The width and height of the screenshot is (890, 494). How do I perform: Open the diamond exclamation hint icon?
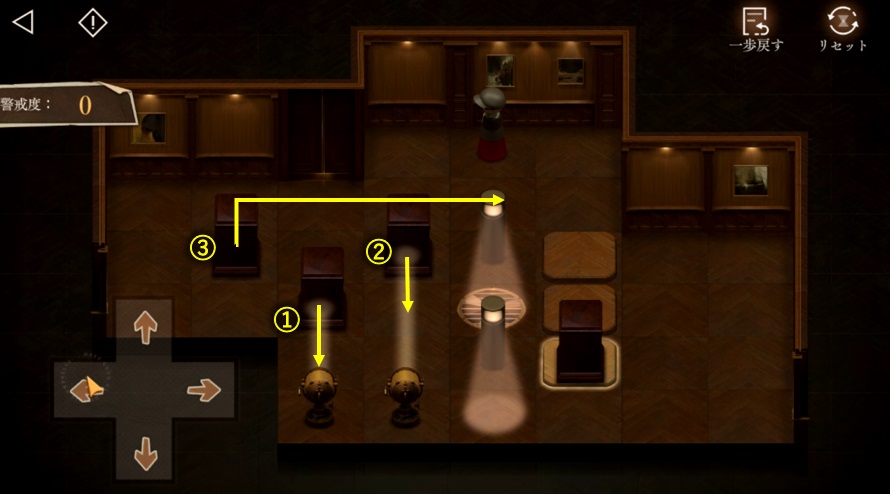click(93, 22)
